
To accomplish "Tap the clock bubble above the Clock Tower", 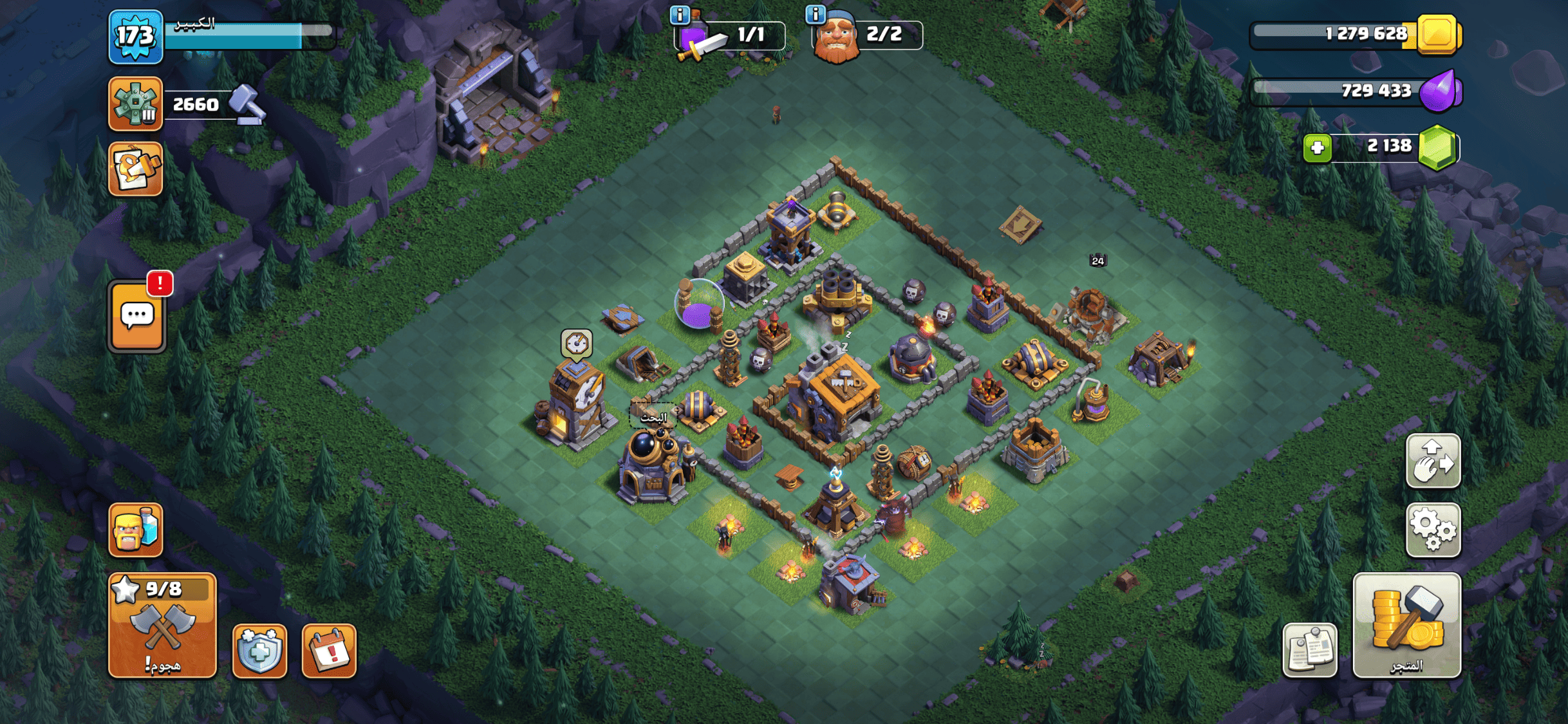I will pos(576,343).
